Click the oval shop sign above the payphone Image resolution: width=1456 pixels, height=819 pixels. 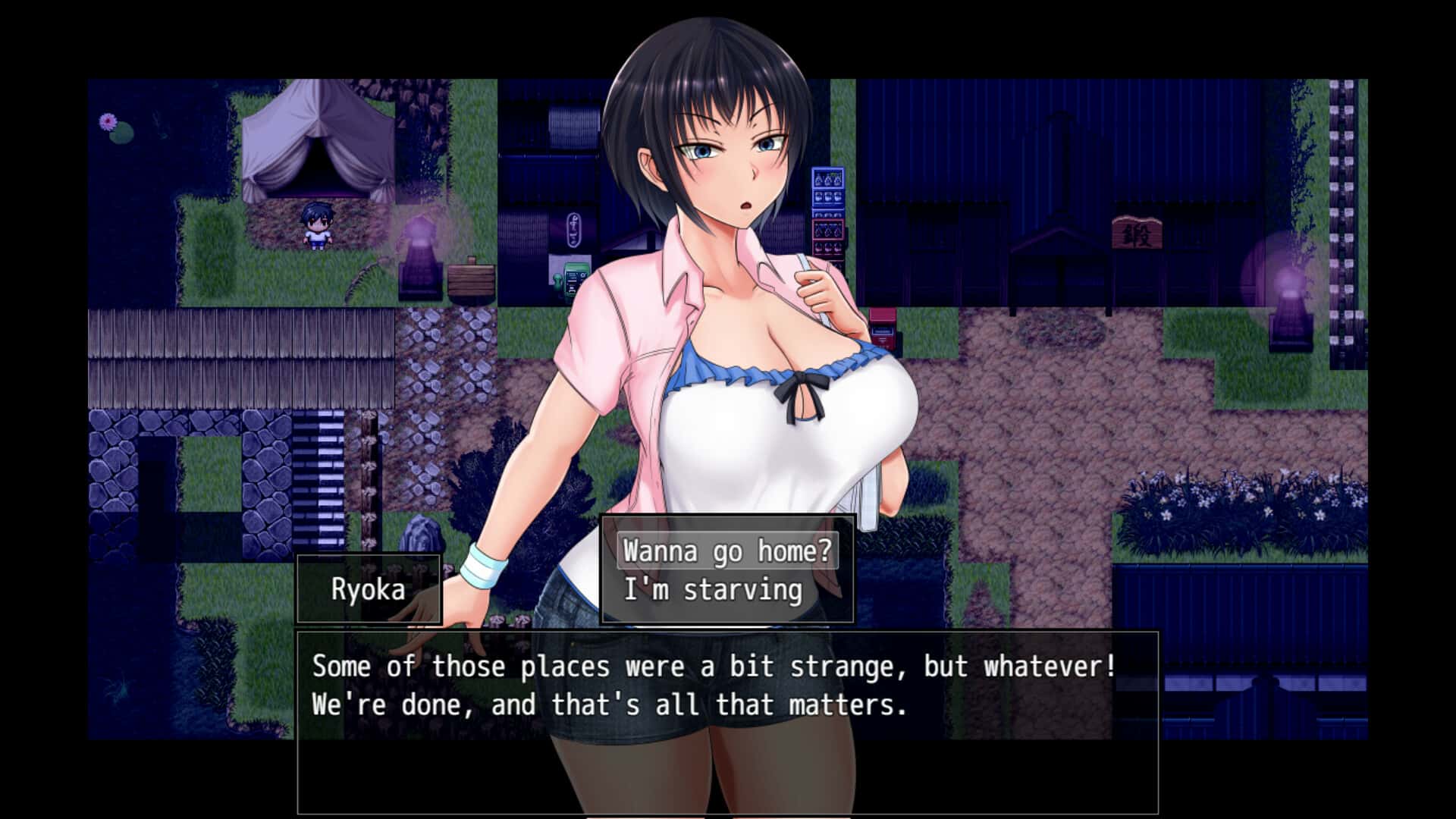tap(574, 230)
